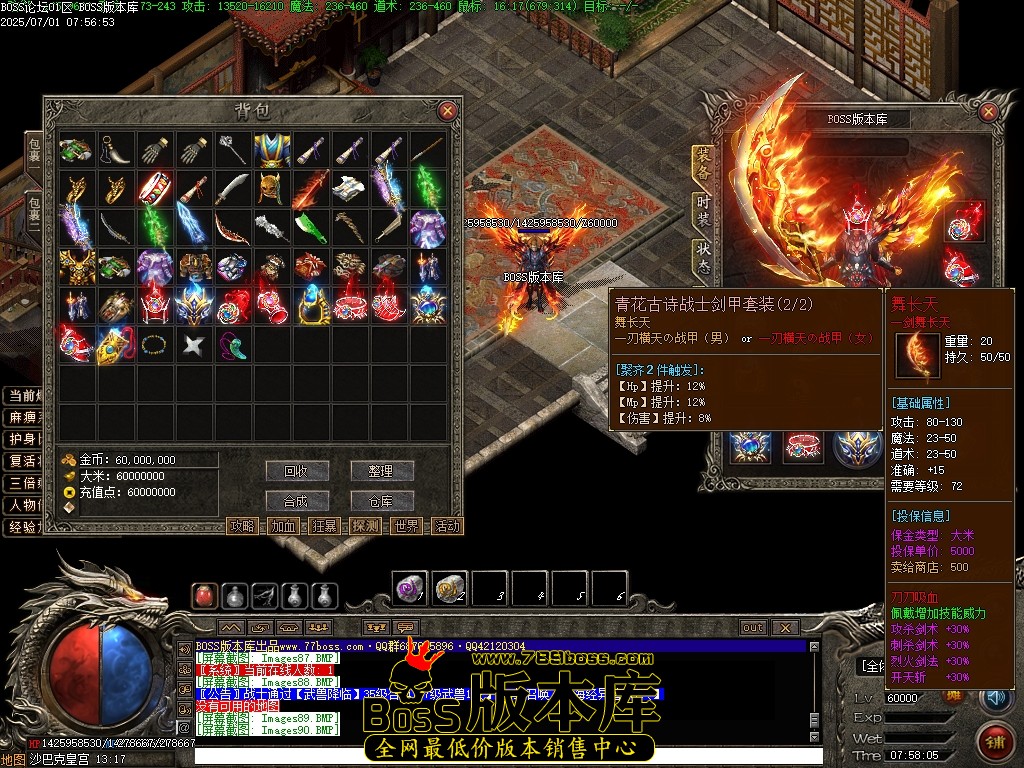1024x768 pixels.
Task: Close the 背包 backpack window
Action: tap(447, 111)
